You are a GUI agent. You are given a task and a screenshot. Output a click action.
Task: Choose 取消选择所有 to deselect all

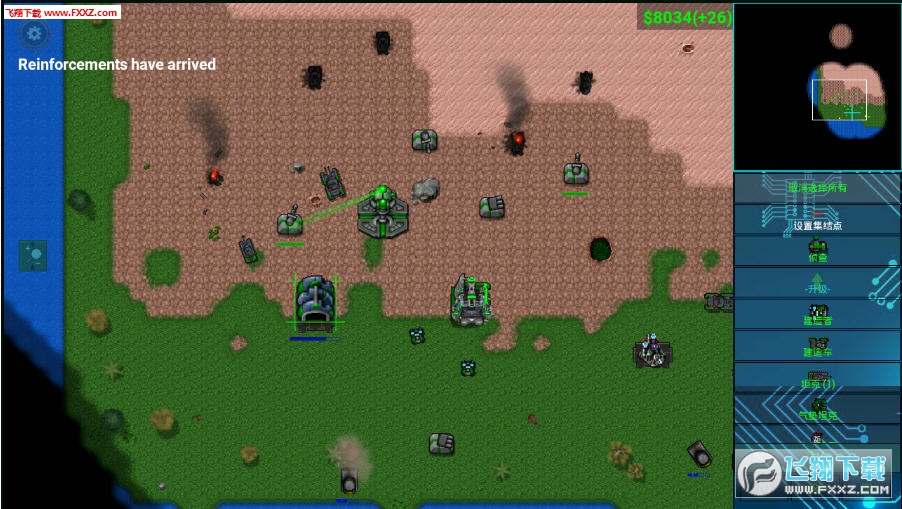[817, 188]
